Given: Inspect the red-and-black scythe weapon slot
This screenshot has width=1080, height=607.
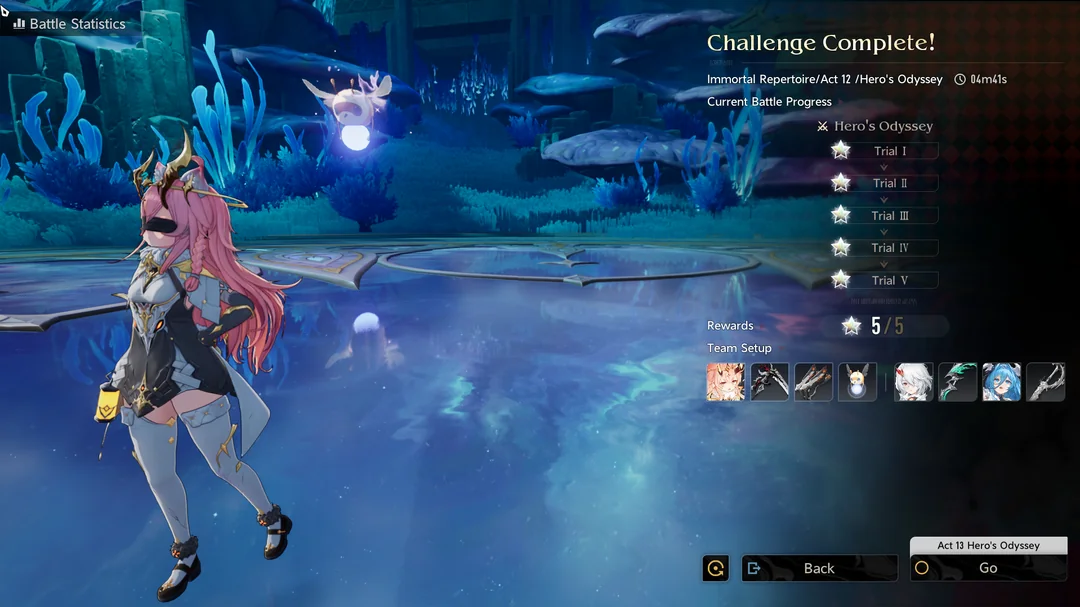Looking at the screenshot, I should [x=770, y=382].
